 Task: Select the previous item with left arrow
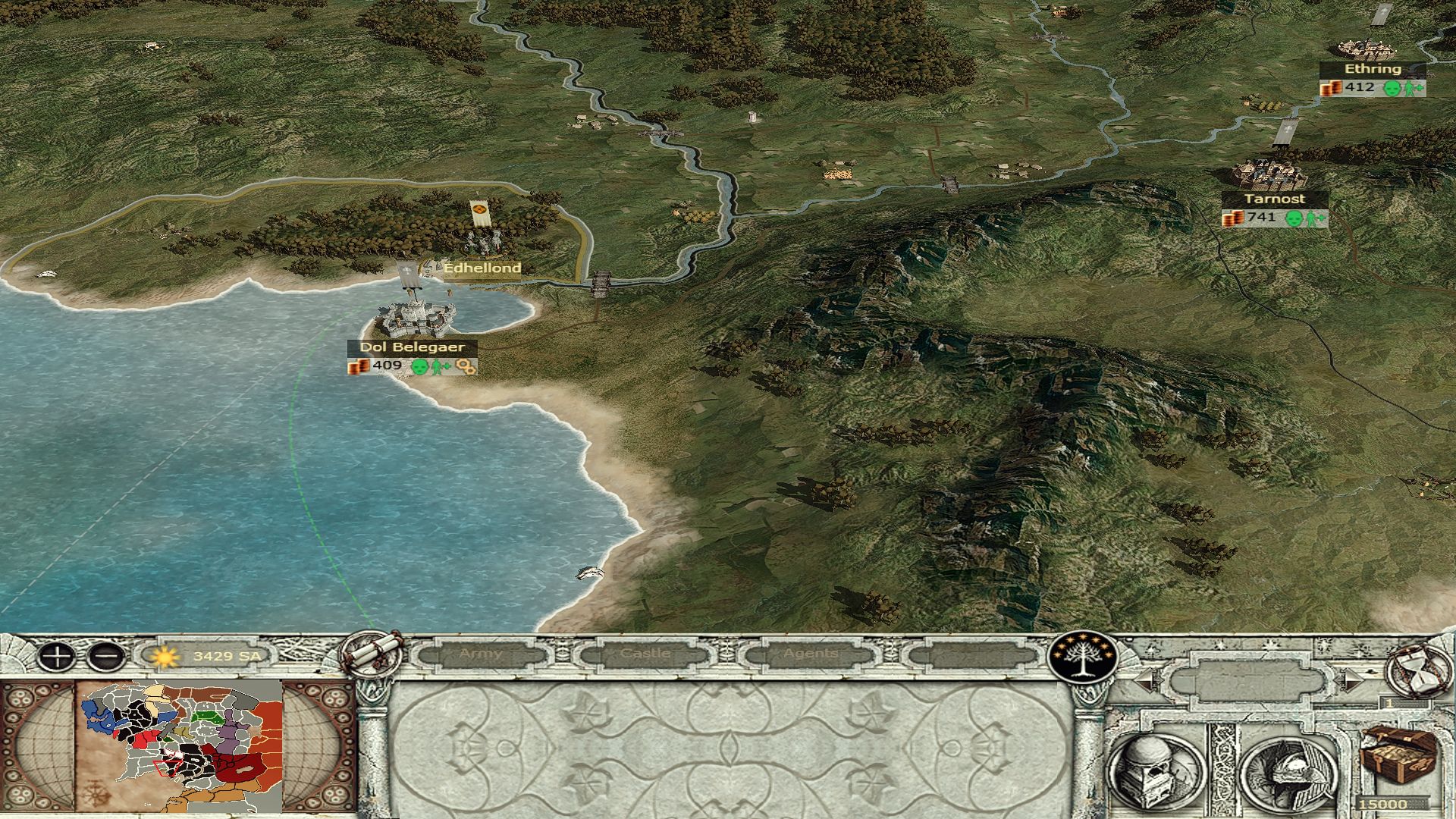(1146, 680)
